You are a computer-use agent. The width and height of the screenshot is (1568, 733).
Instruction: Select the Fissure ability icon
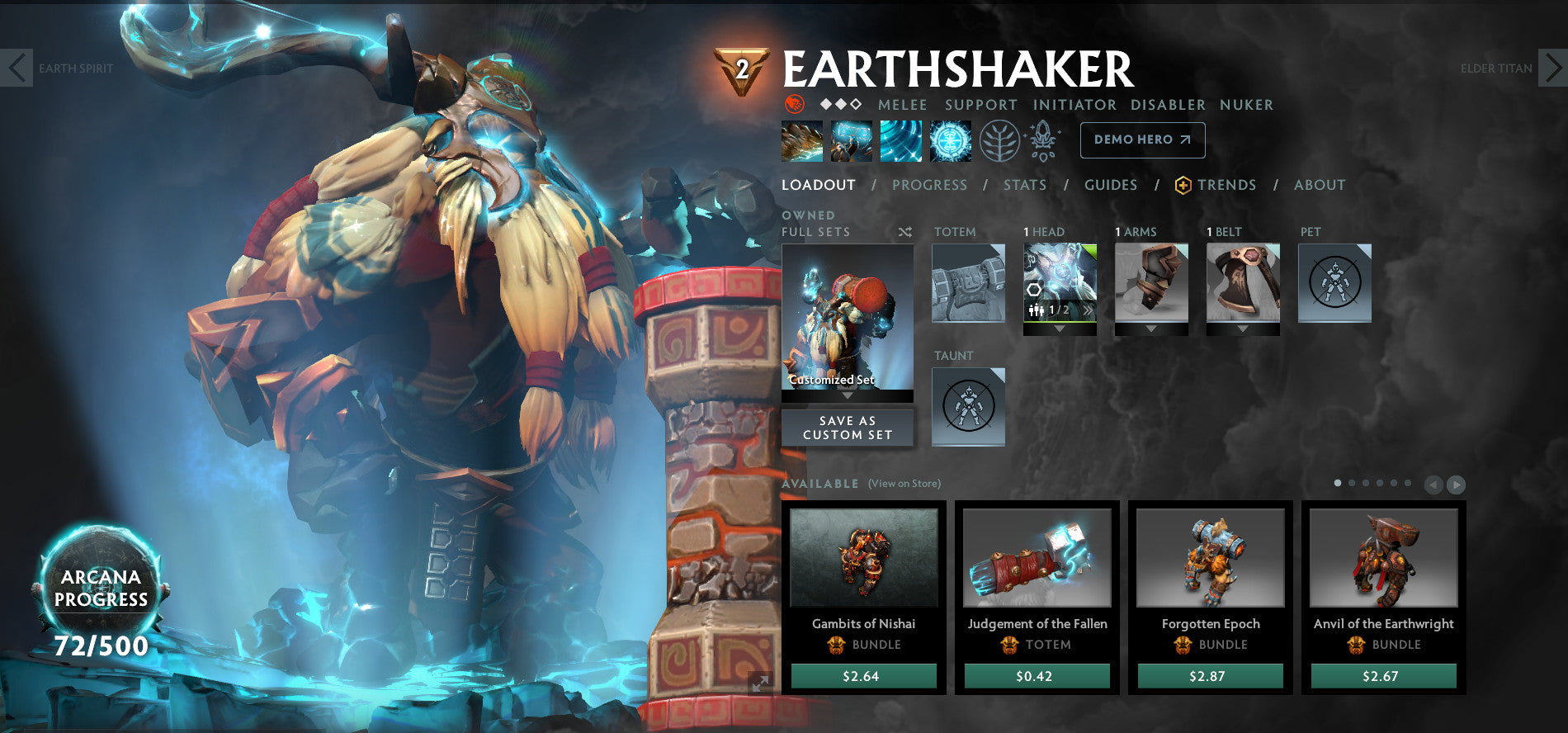tap(803, 140)
